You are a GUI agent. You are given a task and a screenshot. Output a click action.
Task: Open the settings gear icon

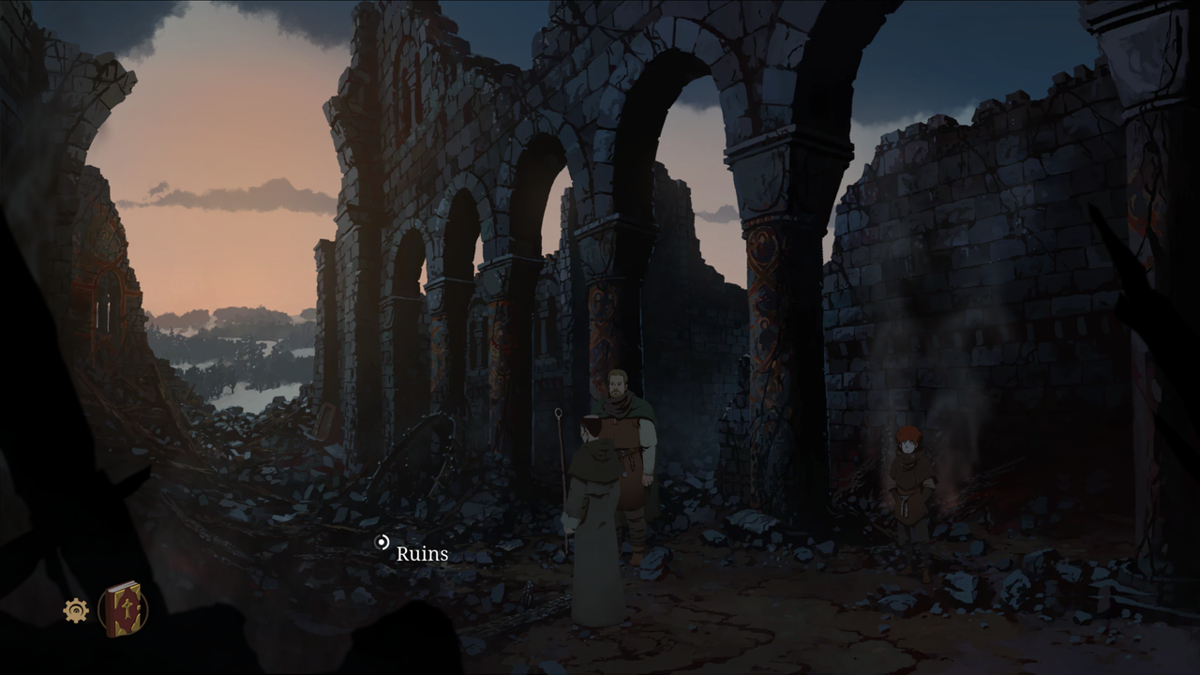[76, 610]
